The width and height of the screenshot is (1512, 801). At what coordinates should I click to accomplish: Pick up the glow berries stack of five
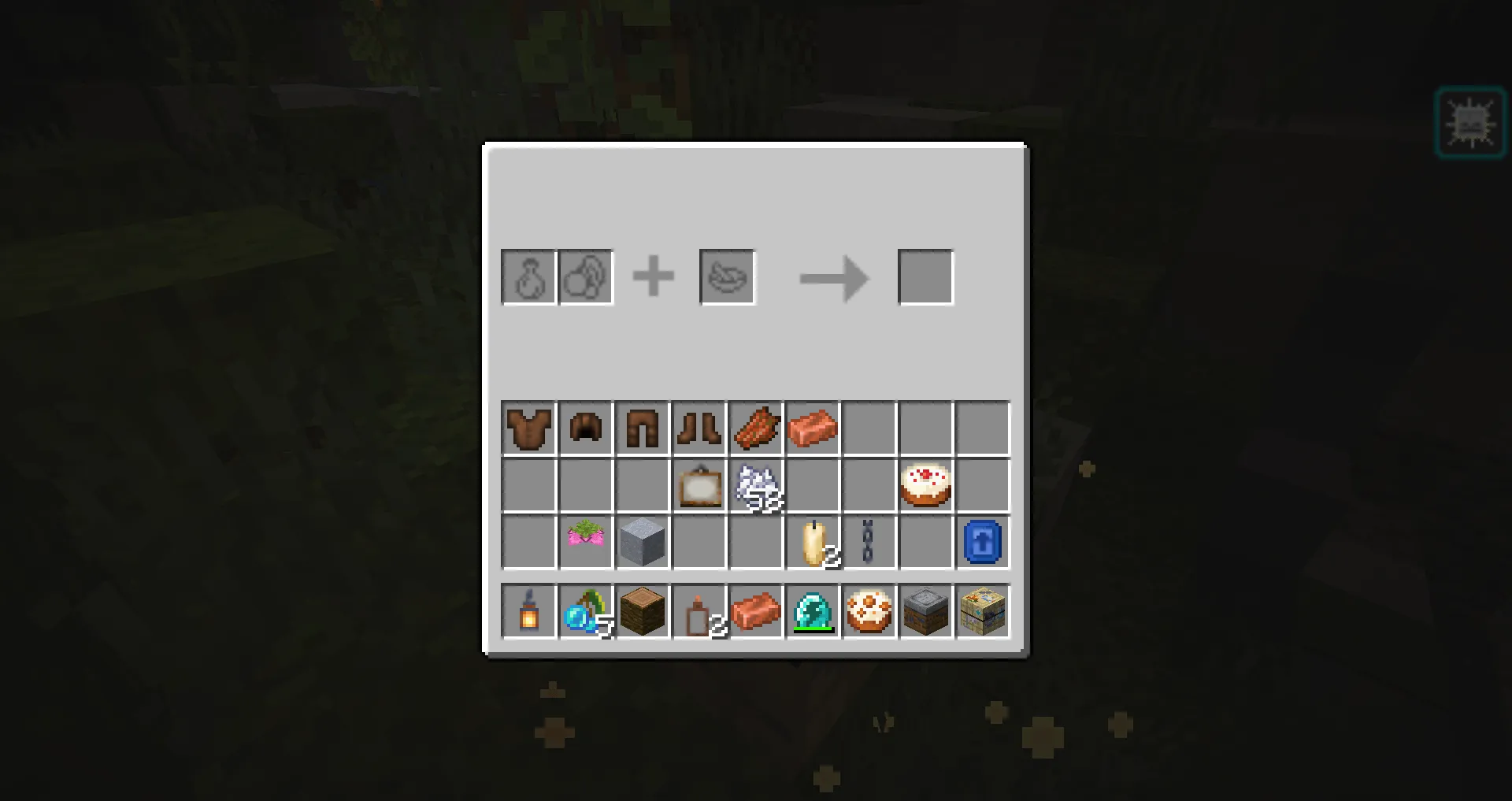point(585,612)
